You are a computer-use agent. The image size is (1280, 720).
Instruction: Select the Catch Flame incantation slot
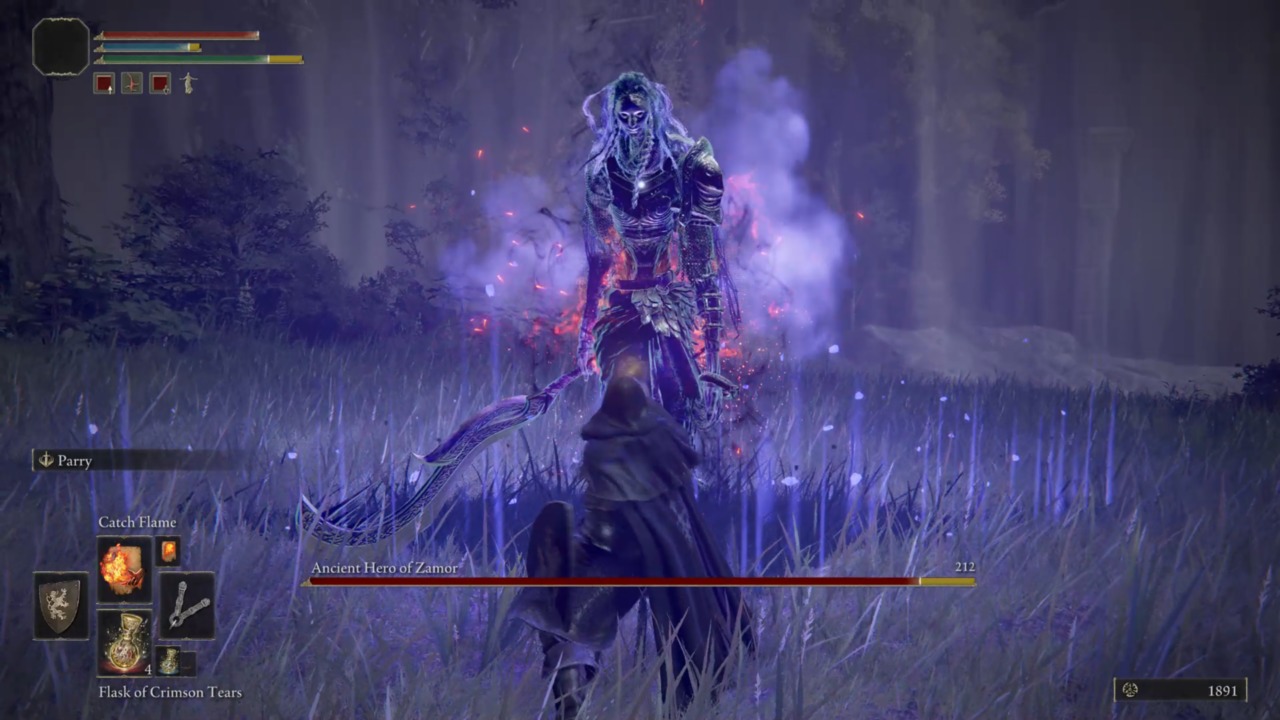pyautogui.click(x=123, y=570)
